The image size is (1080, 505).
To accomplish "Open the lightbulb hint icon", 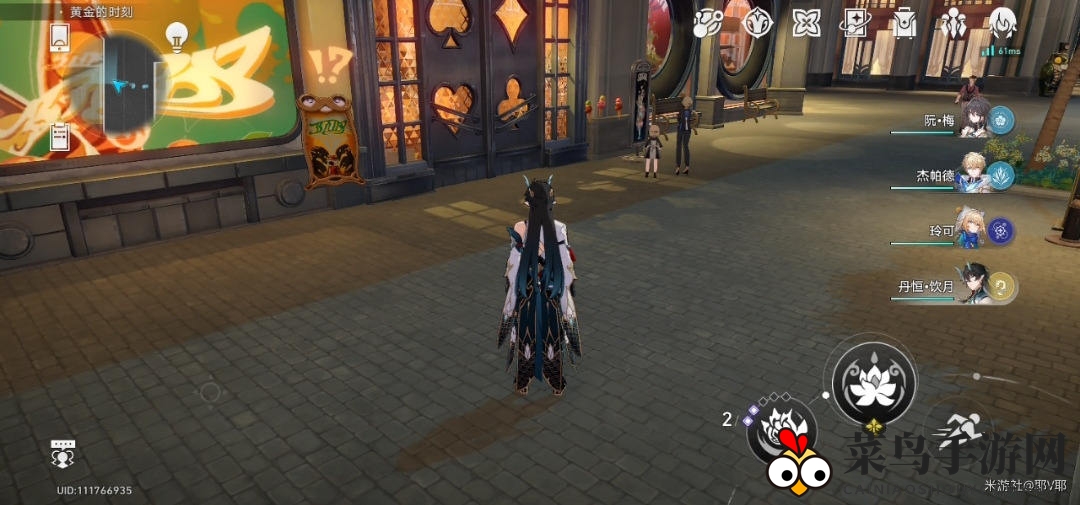I will point(177,37).
